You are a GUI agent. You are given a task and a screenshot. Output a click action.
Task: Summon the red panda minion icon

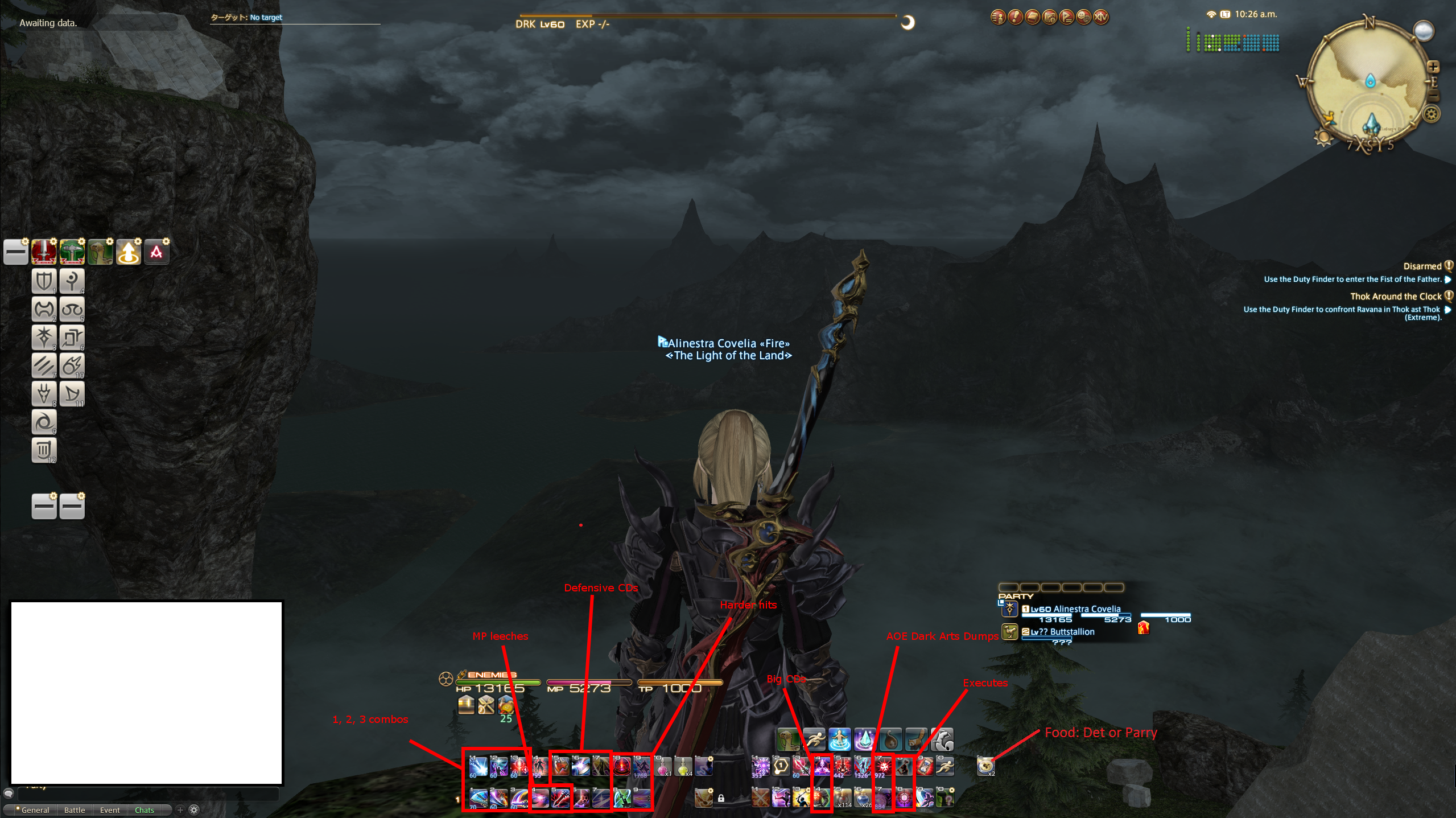click(916, 739)
